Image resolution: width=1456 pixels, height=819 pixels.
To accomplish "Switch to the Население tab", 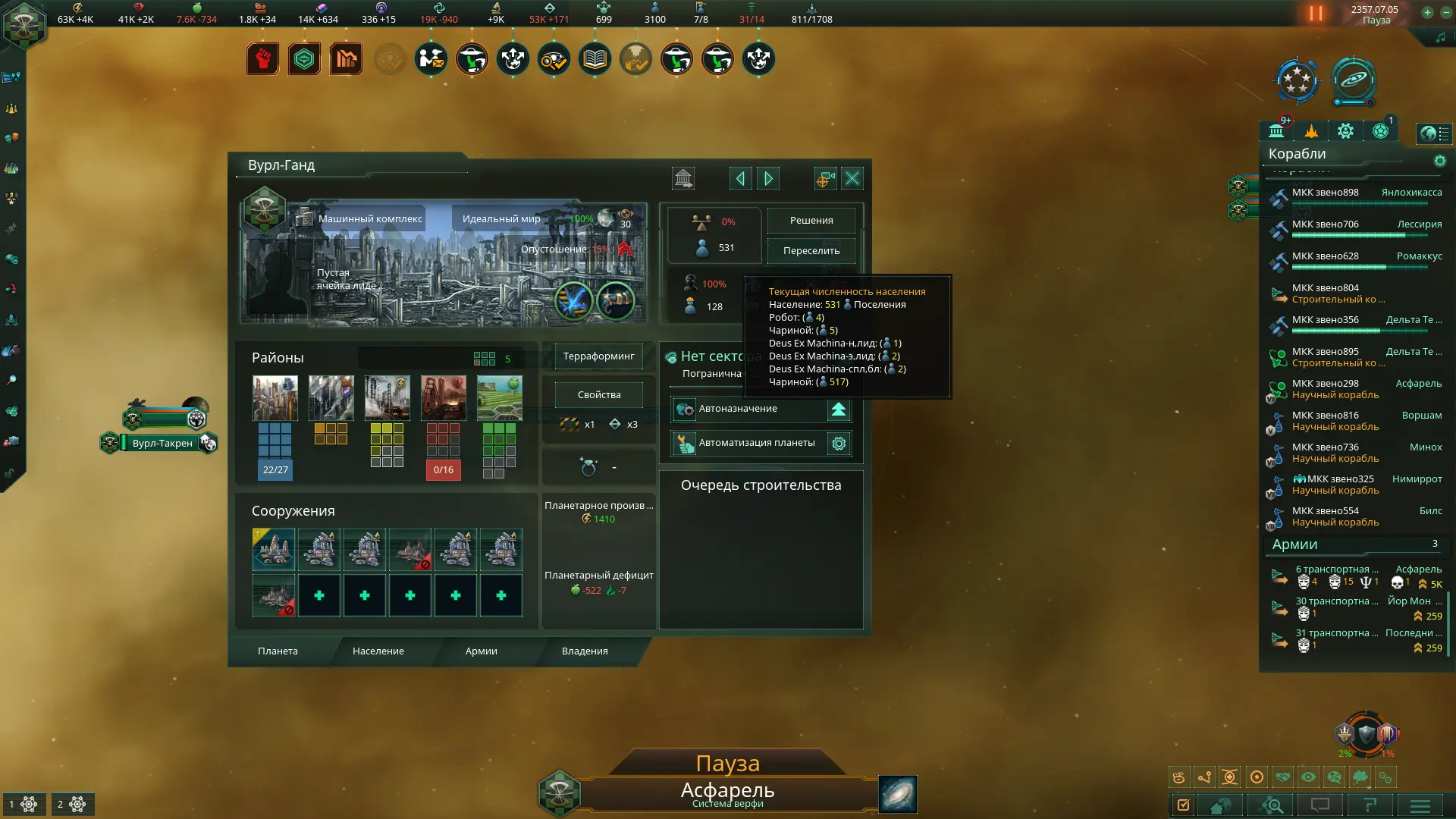I will point(378,651).
